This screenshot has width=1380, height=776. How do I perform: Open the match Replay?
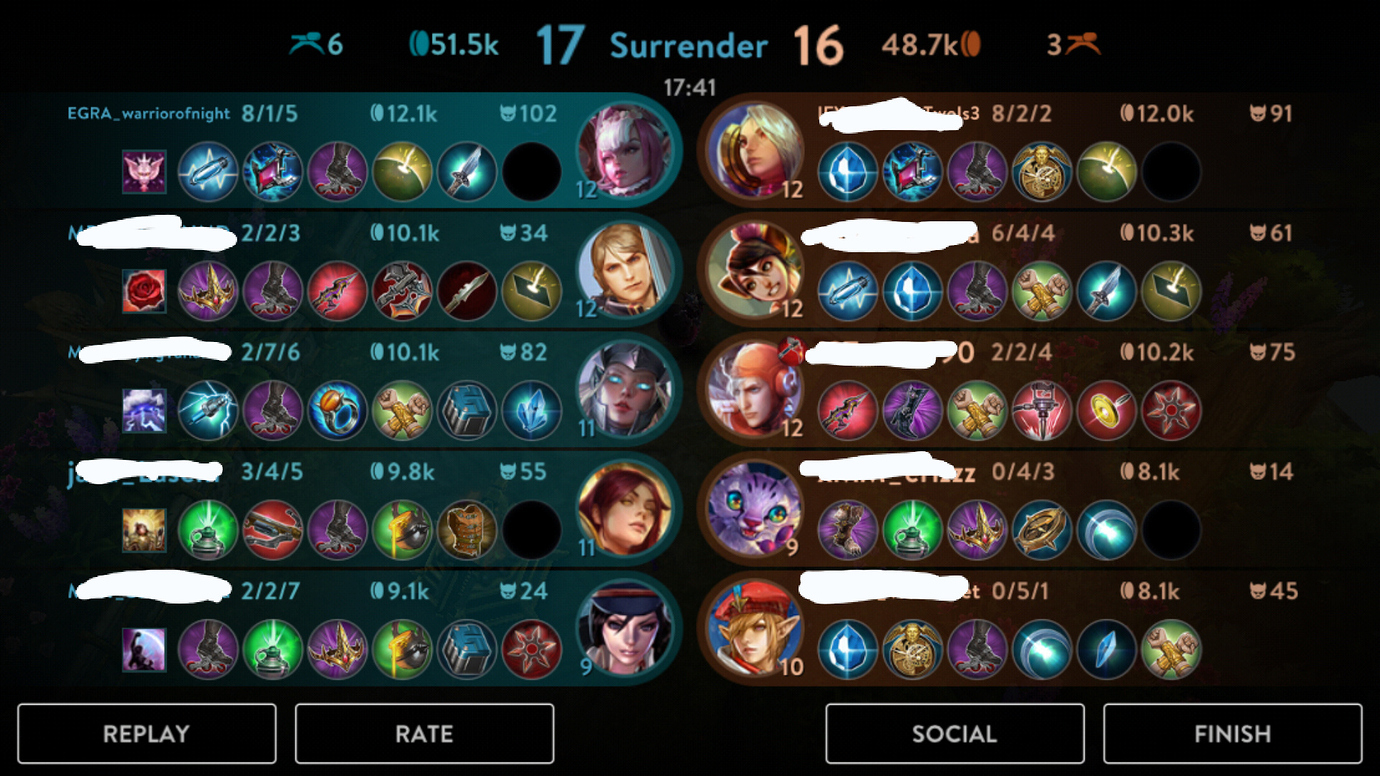[146, 734]
